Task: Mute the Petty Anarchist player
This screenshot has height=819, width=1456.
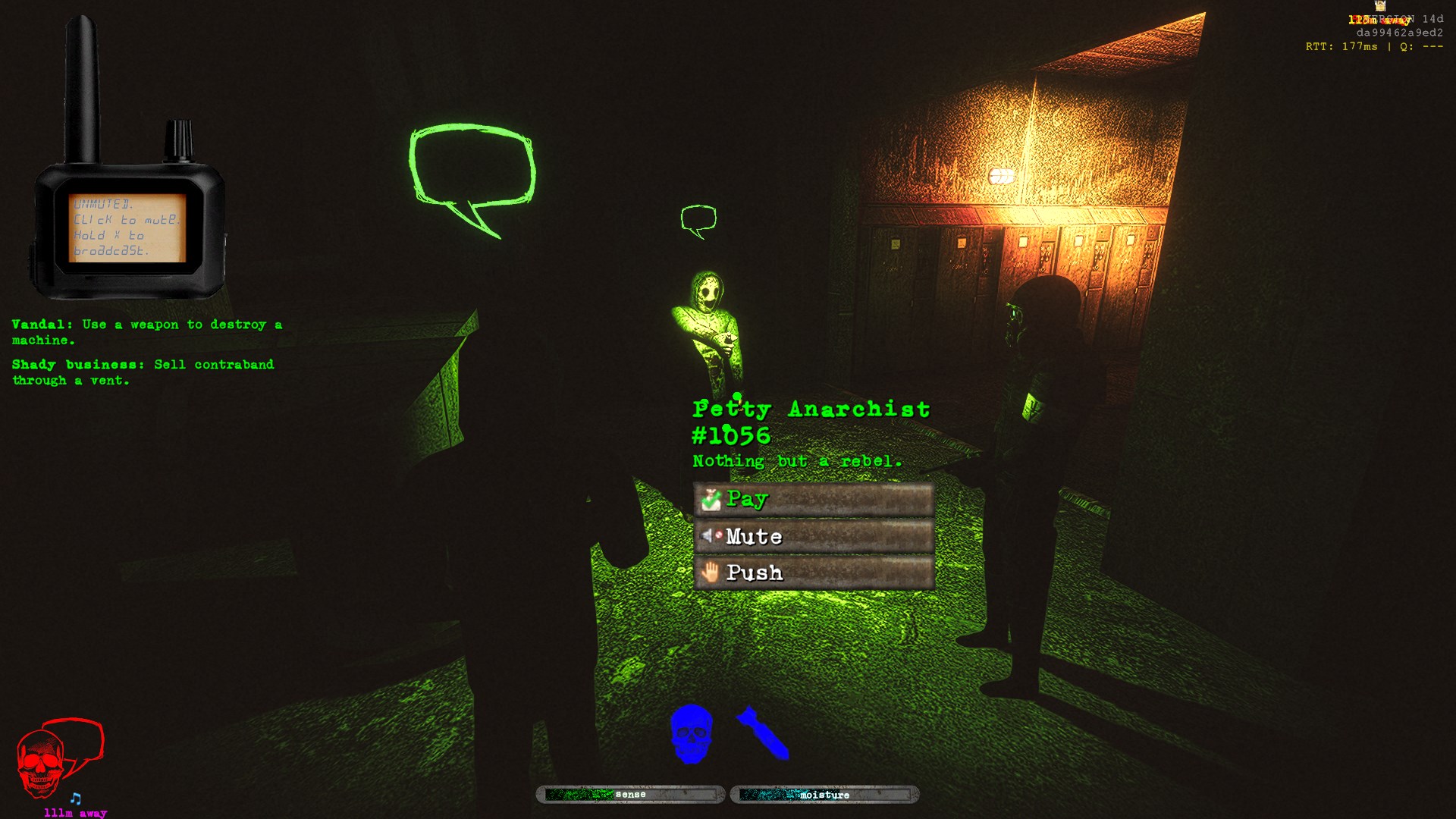Action: (x=813, y=536)
